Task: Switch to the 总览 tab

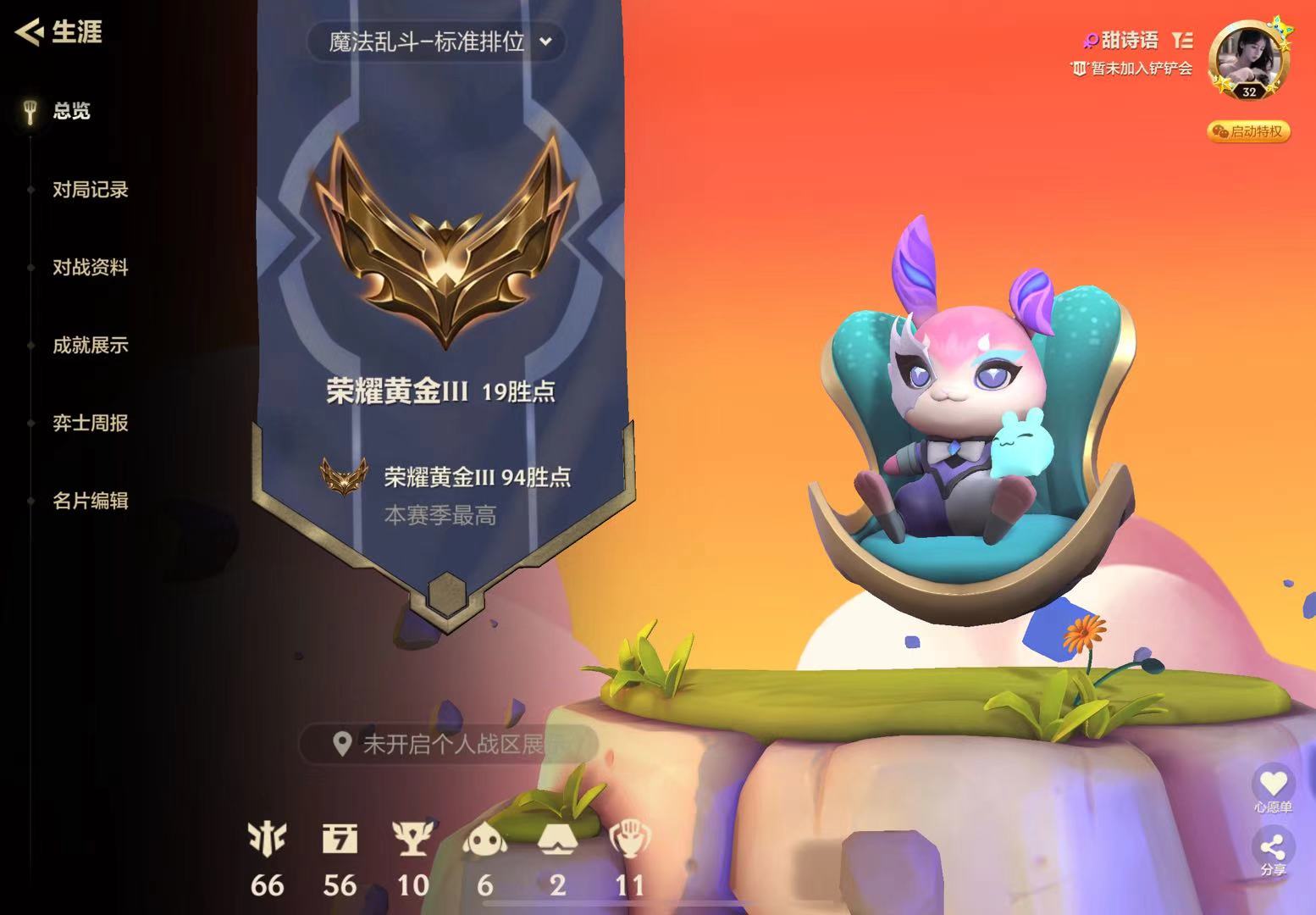Action: (71, 111)
